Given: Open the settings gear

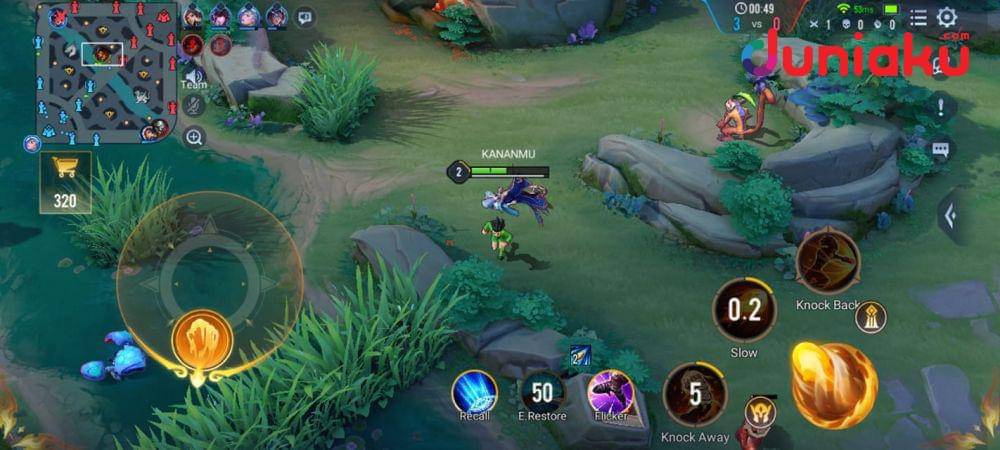Looking at the screenshot, I should pos(946,17).
